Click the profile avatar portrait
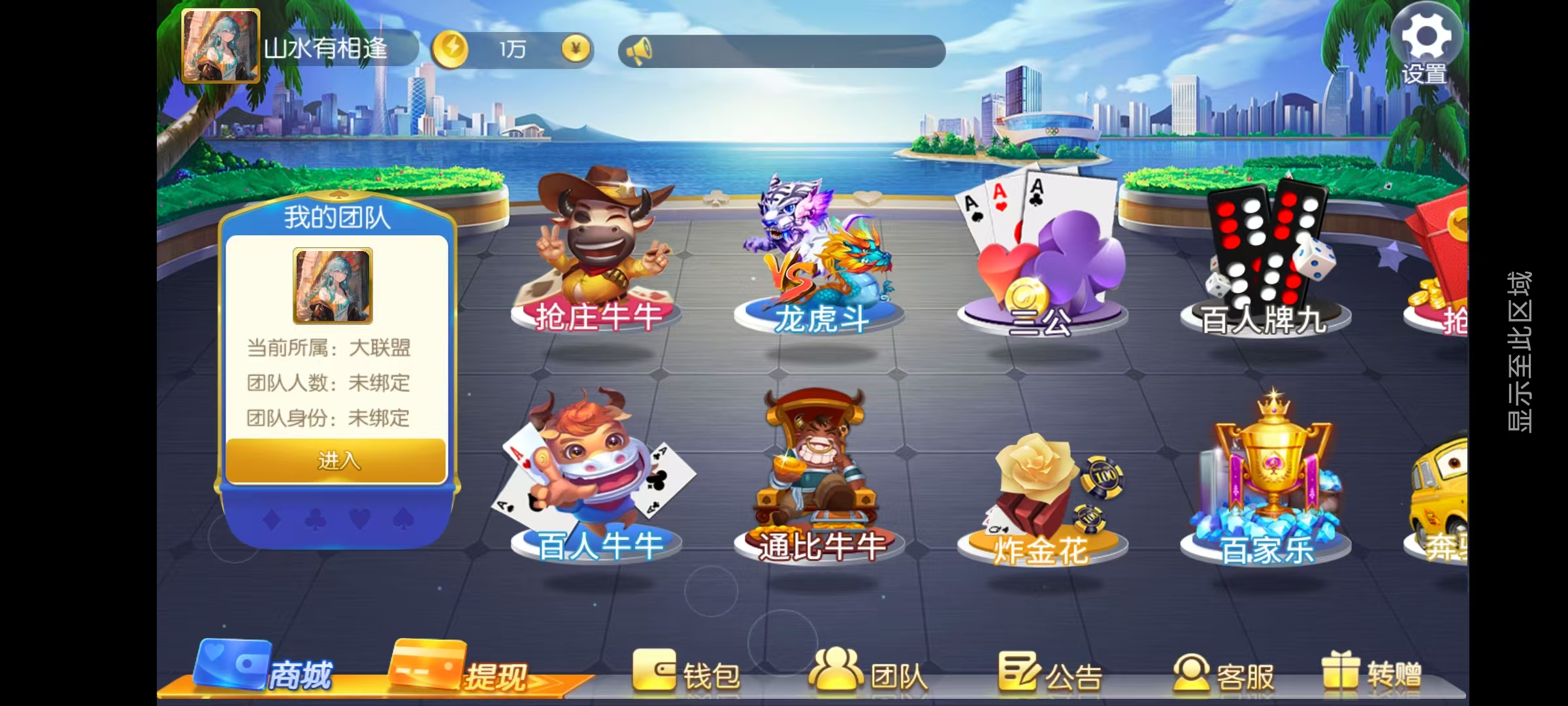 (x=222, y=44)
